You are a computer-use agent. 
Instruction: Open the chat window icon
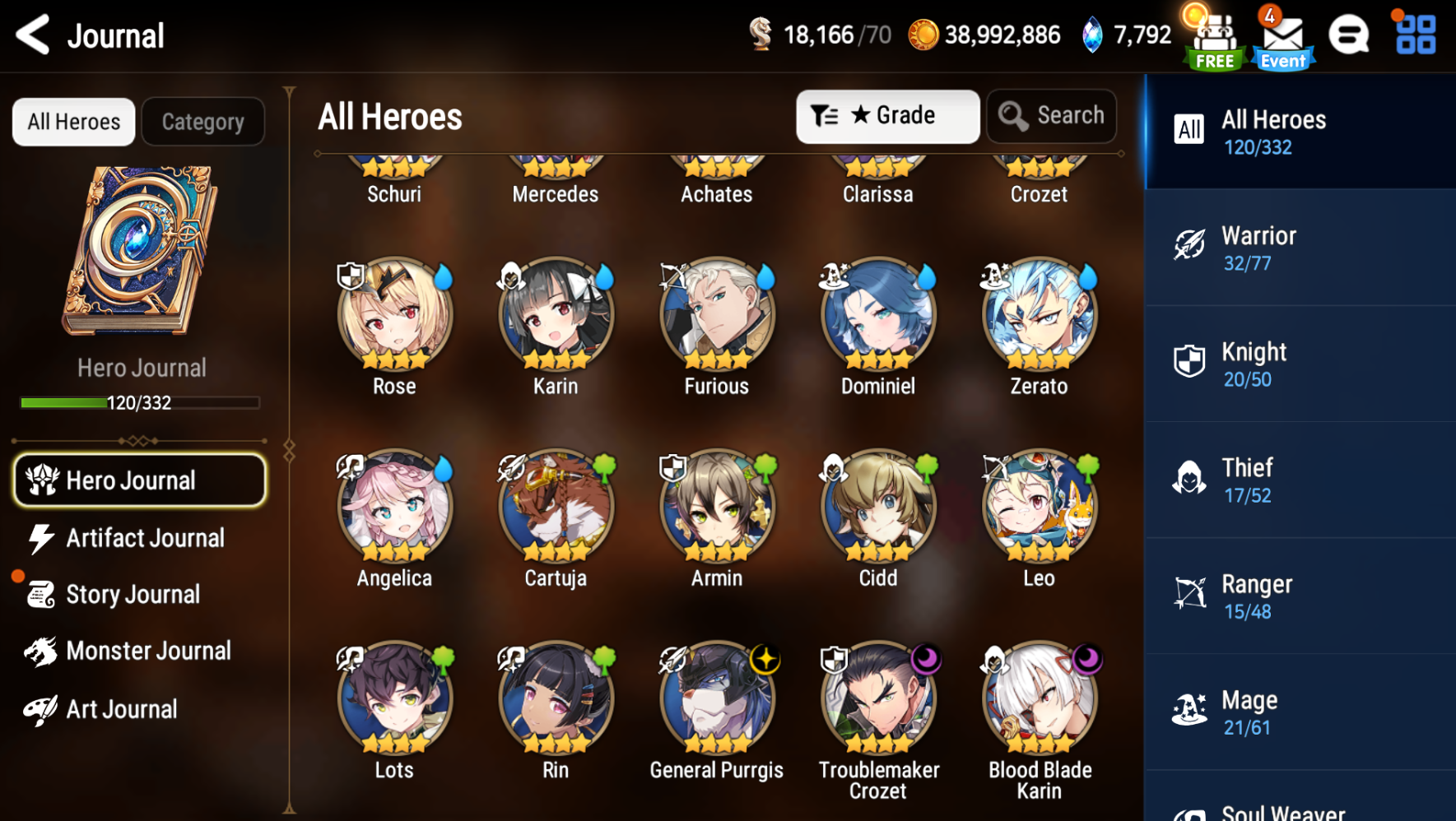click(x=1349, y=35)
